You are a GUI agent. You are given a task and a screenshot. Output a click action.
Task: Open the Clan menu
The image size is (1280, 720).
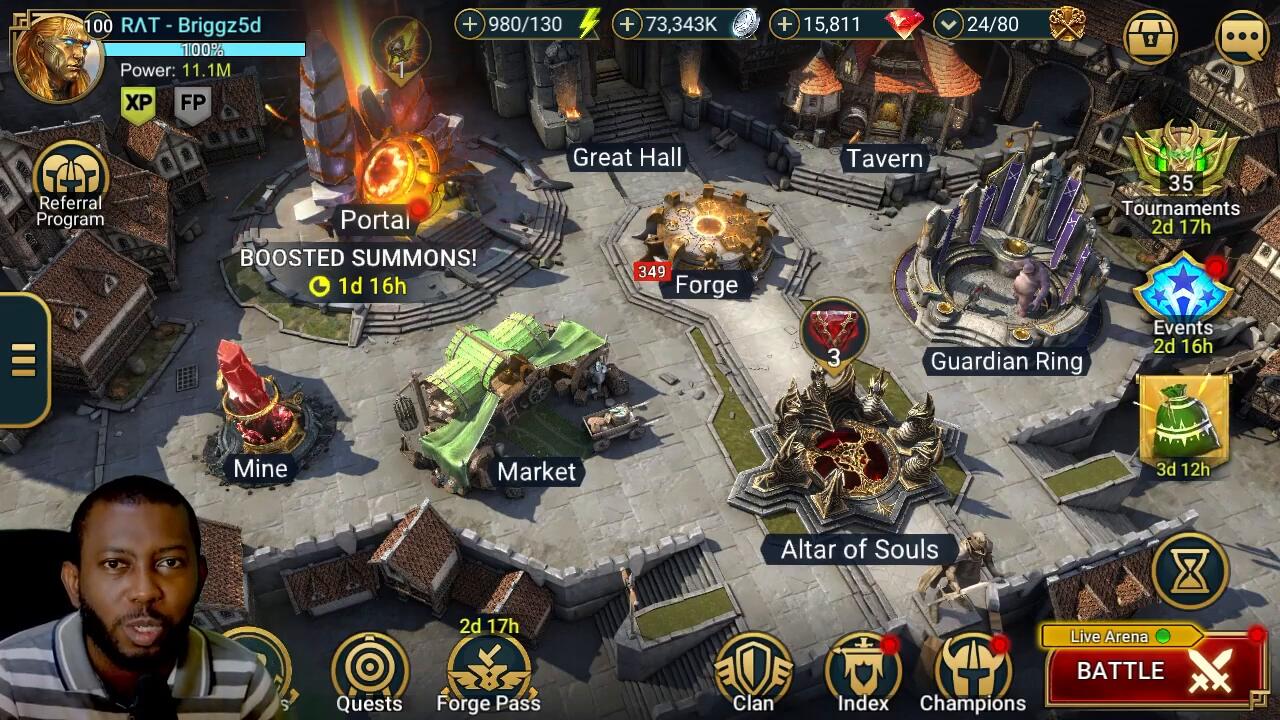coord(753,672)
